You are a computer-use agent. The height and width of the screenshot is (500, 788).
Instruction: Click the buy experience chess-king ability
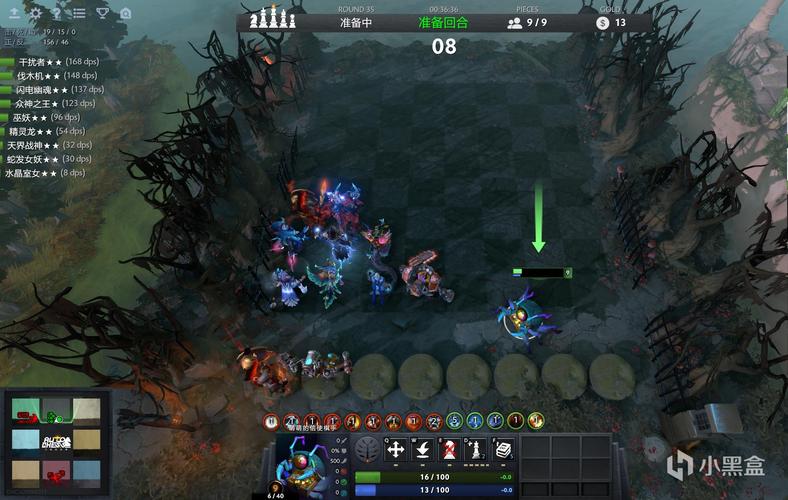point(478,450)
